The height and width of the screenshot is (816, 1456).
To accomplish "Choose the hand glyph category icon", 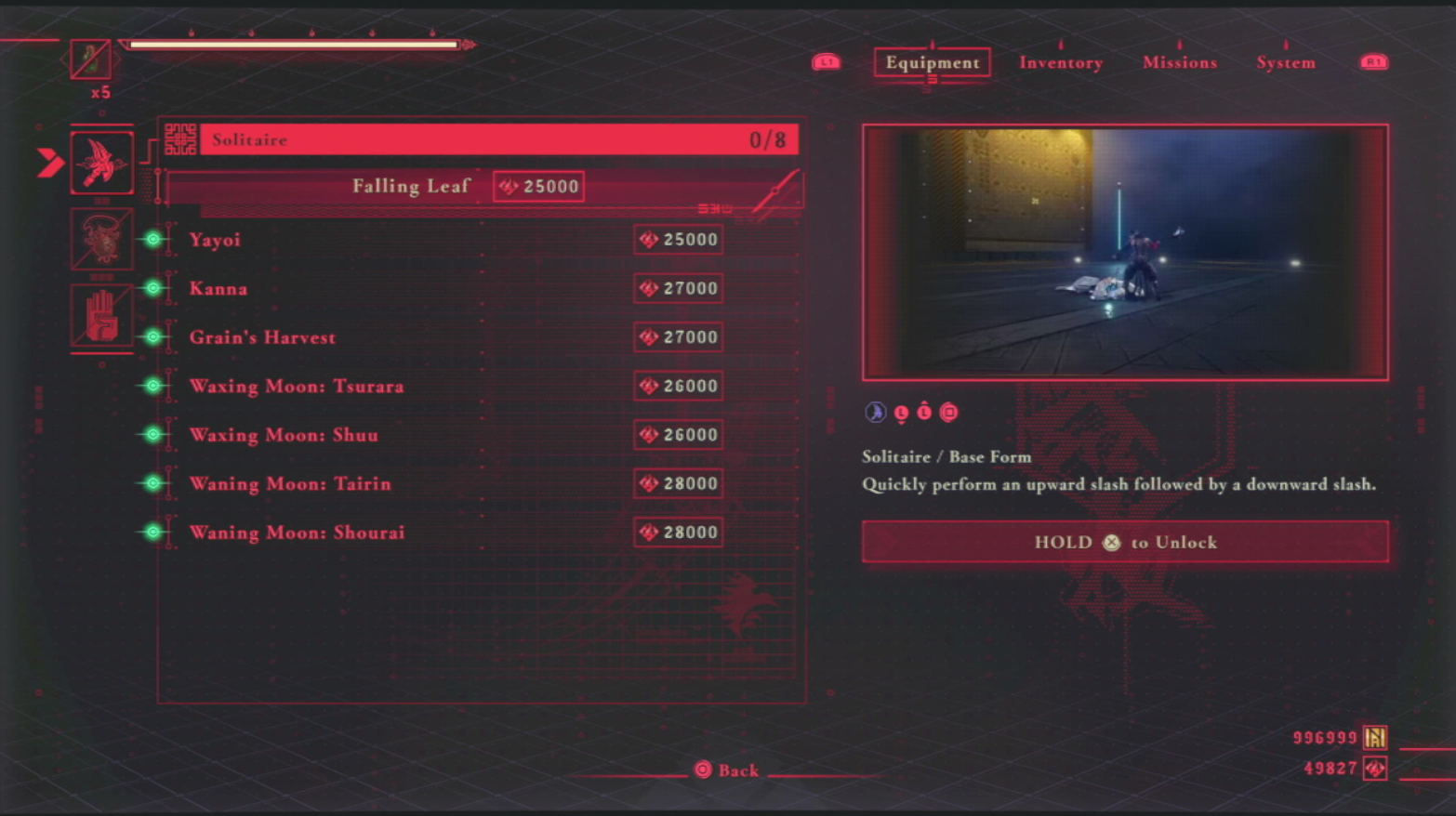I will [101, 316].
